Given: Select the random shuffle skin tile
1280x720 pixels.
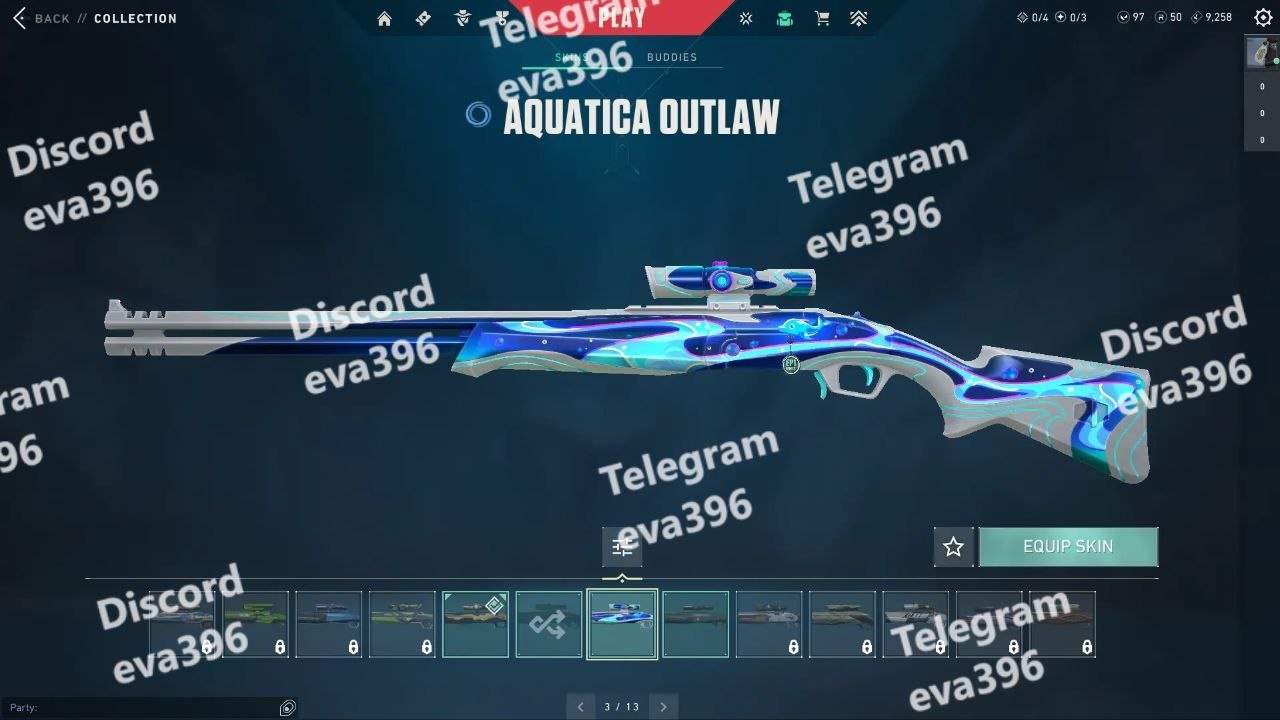Looking at the screenshot, I should click(548, 624).
